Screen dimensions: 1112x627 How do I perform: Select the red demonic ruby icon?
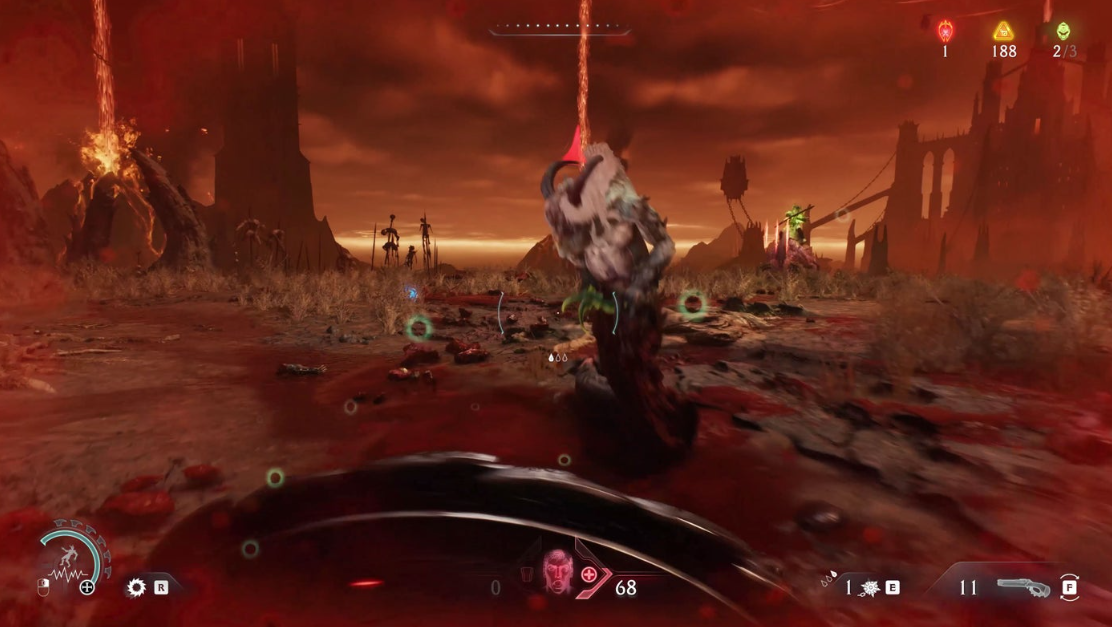tap(945, 31)
